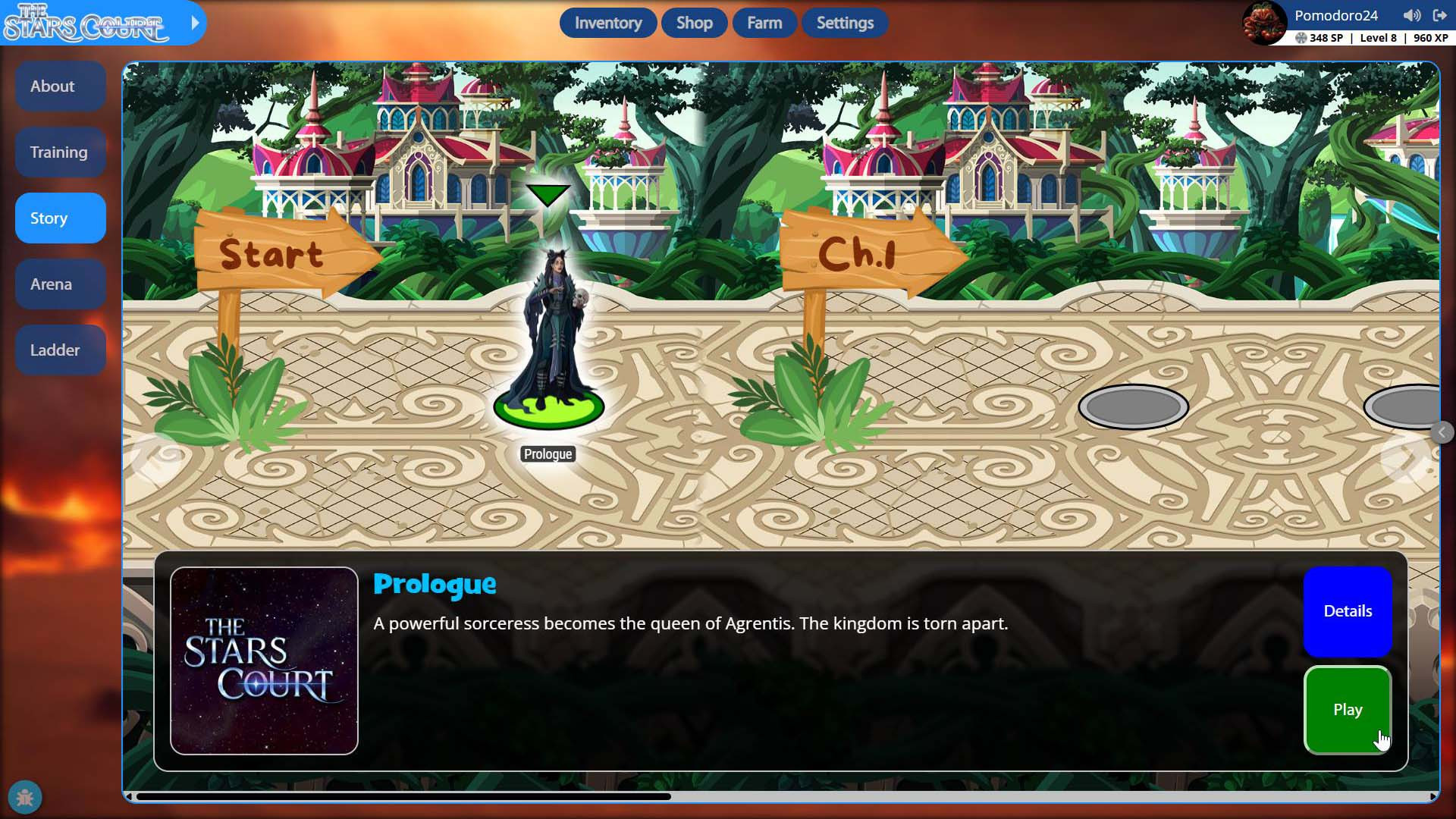Click the Stars Court chapter thumbnail
This screenshot has height=819, width=1456.
point(264,661)
